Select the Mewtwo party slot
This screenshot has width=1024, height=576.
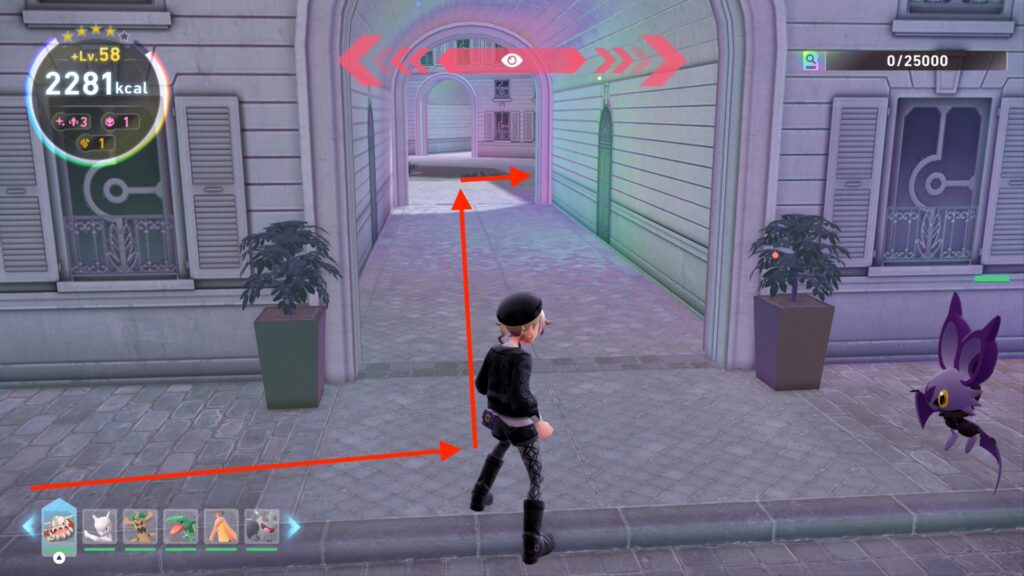tap(100, 525)
